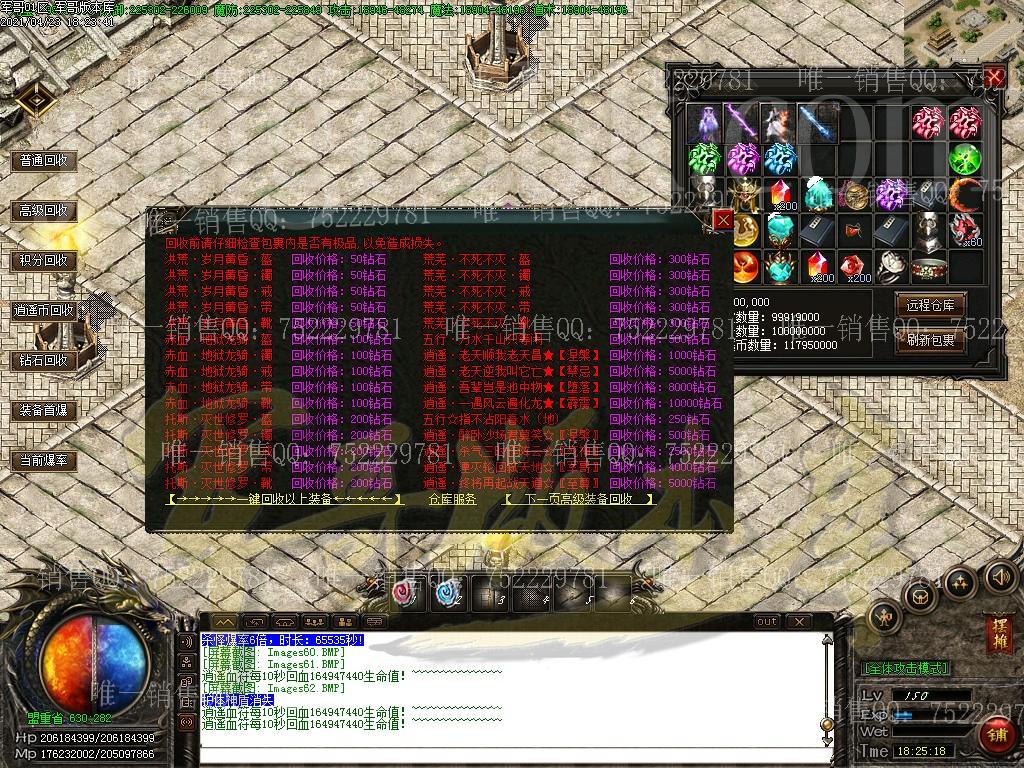
Task: Click the 刷新包裹 refresh bag button
Action: coord(930,339)
